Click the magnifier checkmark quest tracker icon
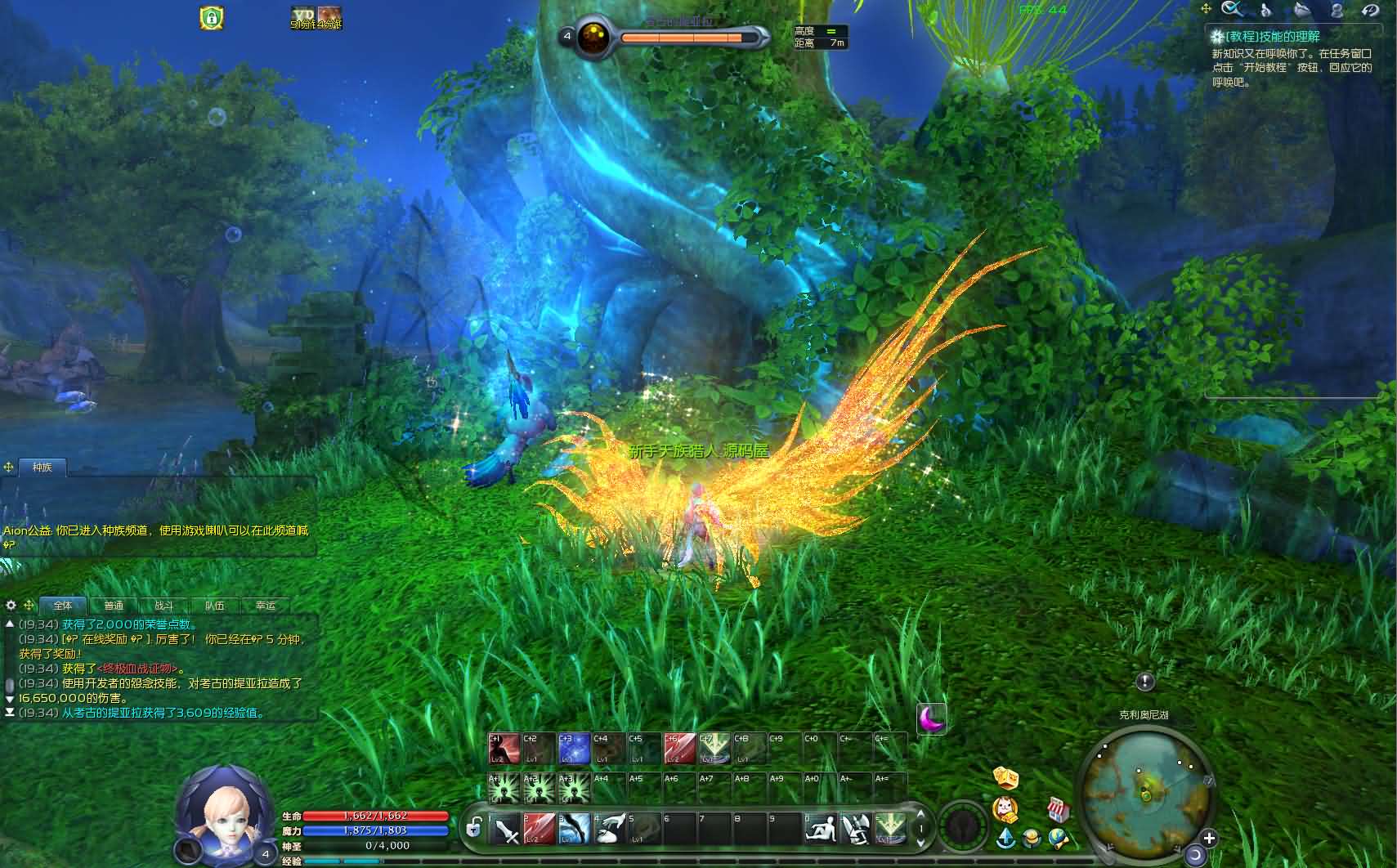 (x=1231, y=9)
